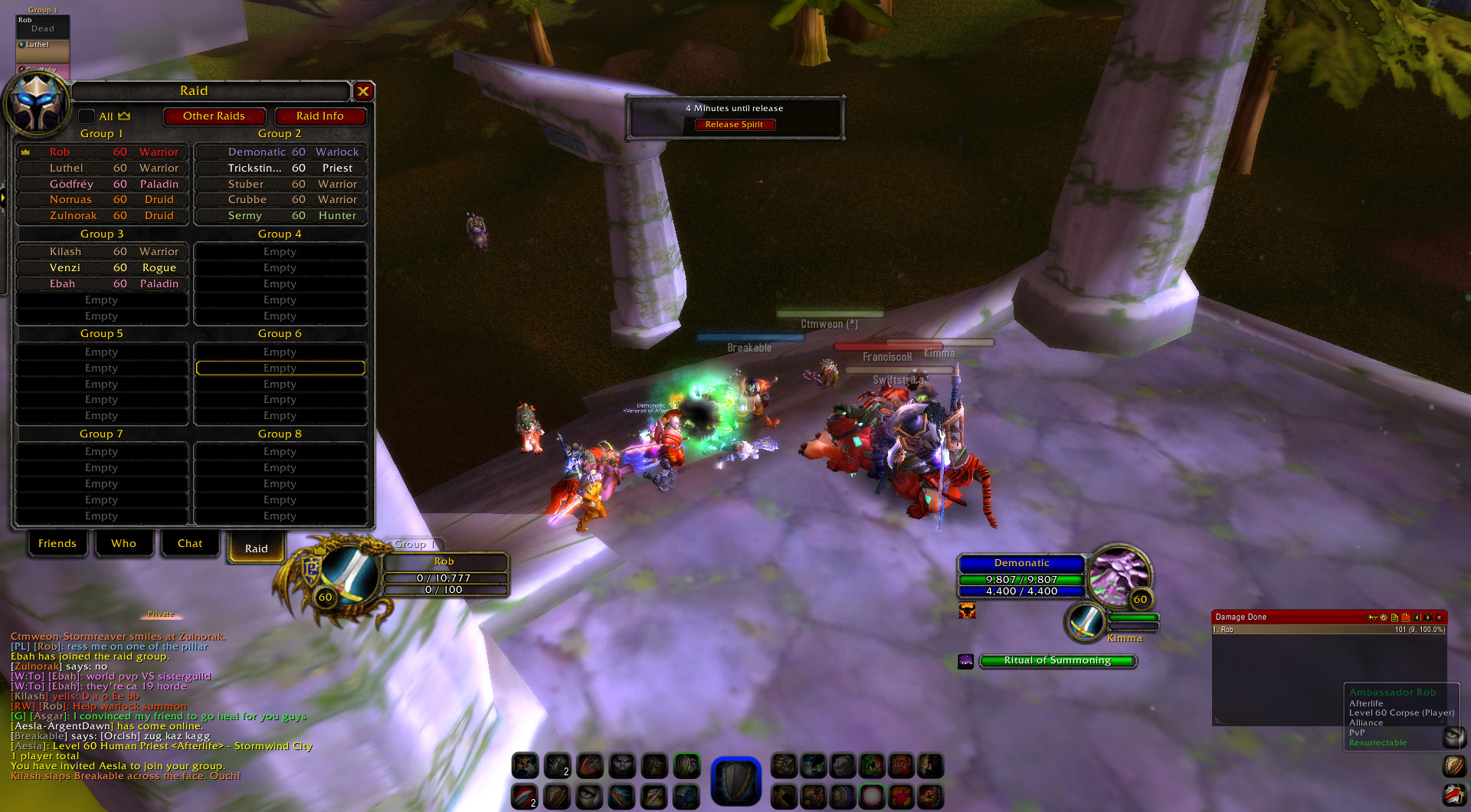
Task: Select the Raid tab
Action: pyautogui.click(x=257, y=548)
